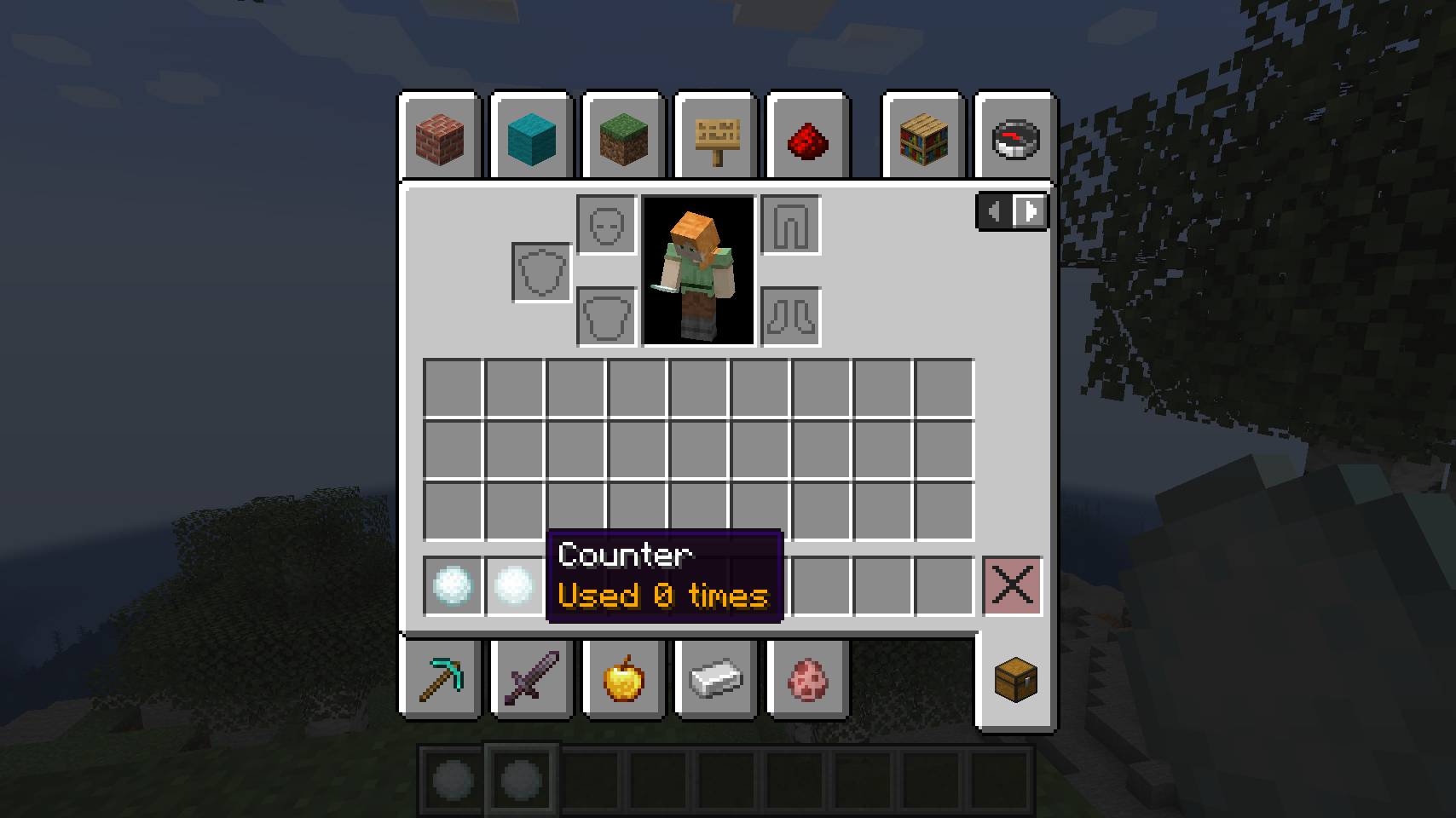This screenshot has height=818, width=1456.
Task: Select the golden apple Food tab
Action: pos(624,679)
